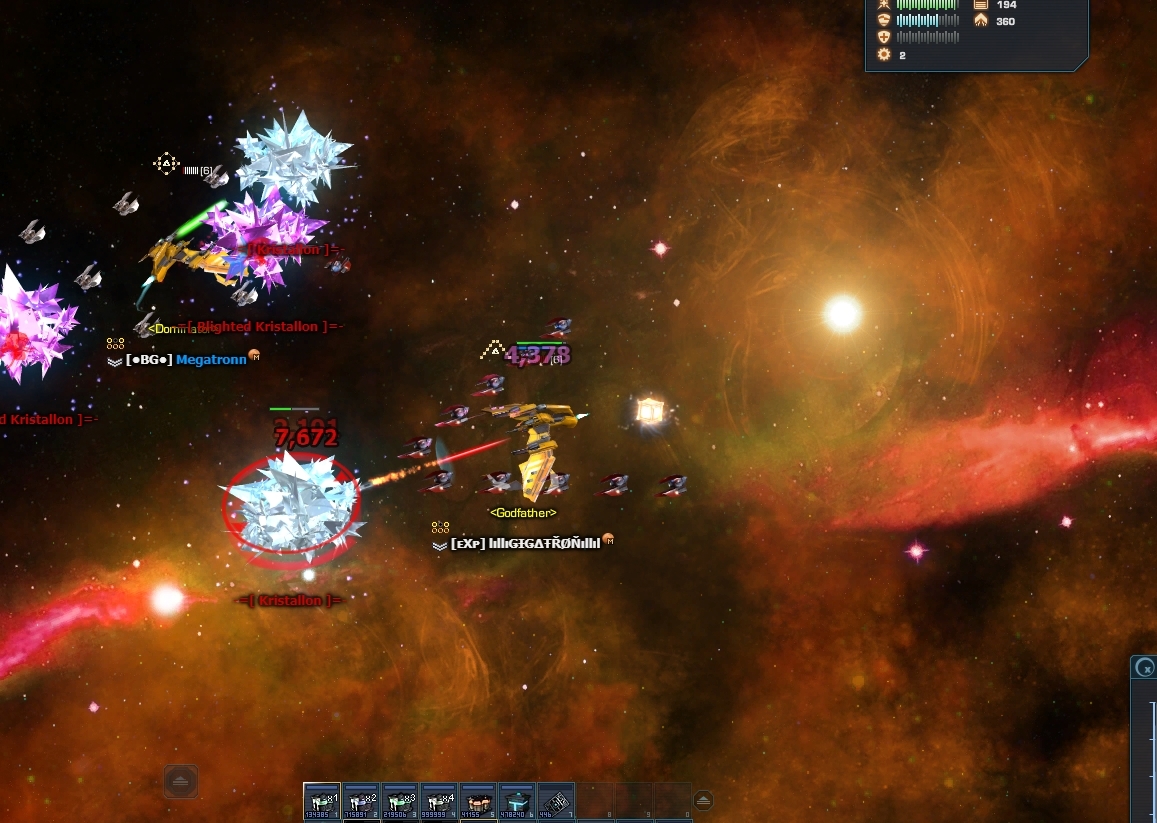Image resolution: width=1157 pixels, height=823 pixels.
Task: Use the cyan-glow item in slot 6
Action: [517, 801]
